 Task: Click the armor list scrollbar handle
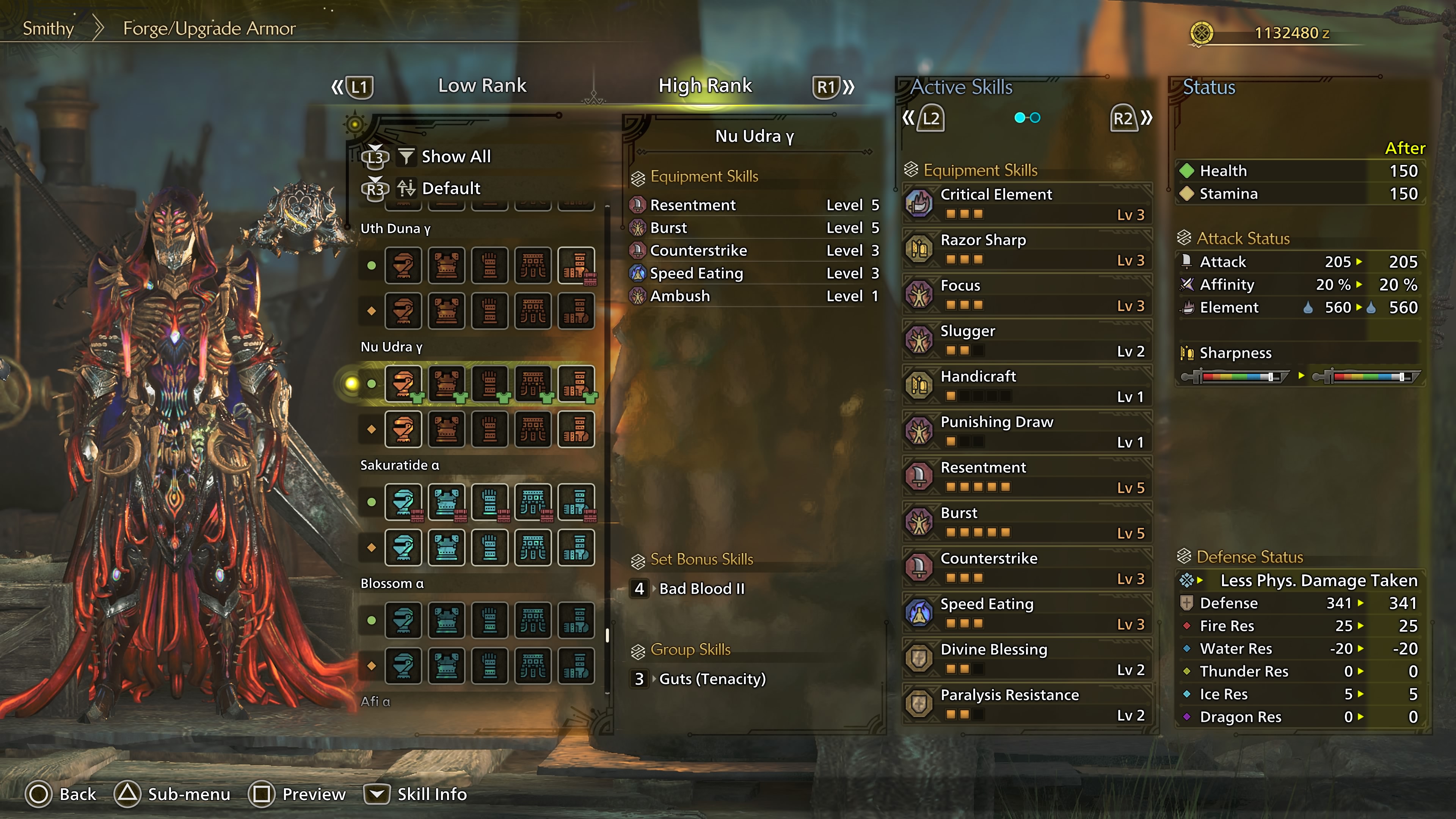pos(607,635)
